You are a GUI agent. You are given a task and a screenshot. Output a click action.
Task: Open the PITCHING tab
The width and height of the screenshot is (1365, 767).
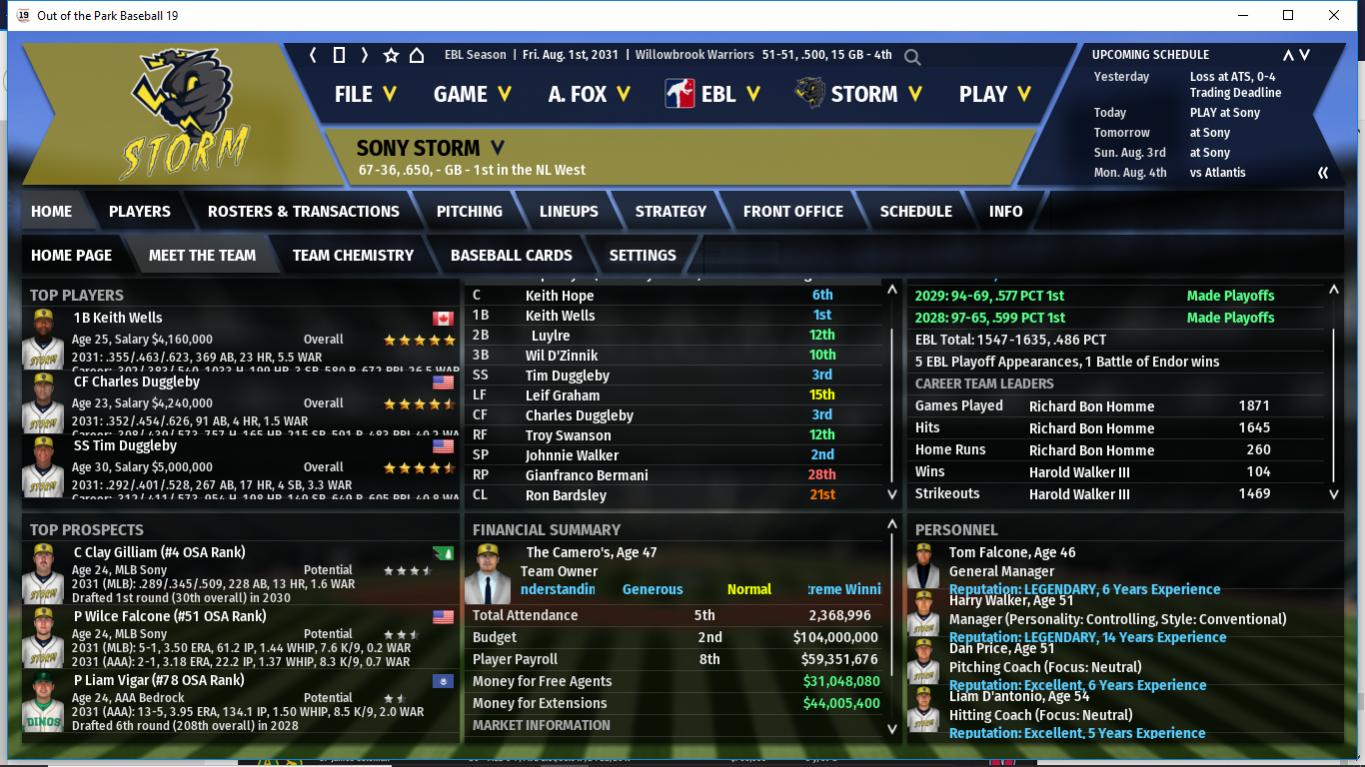(469, 211)
